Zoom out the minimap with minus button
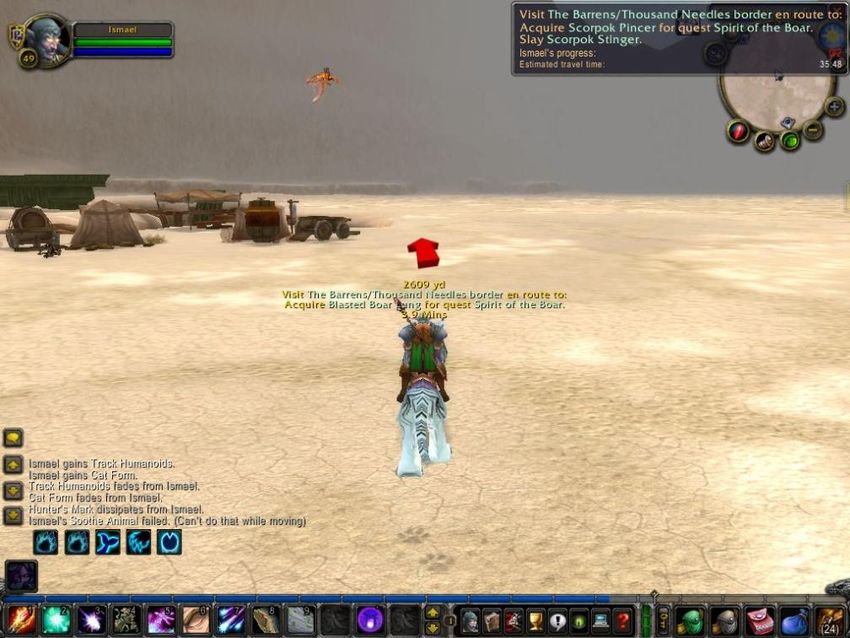The image size is (850, 638). pyautogui.click(x=813, y=130)
